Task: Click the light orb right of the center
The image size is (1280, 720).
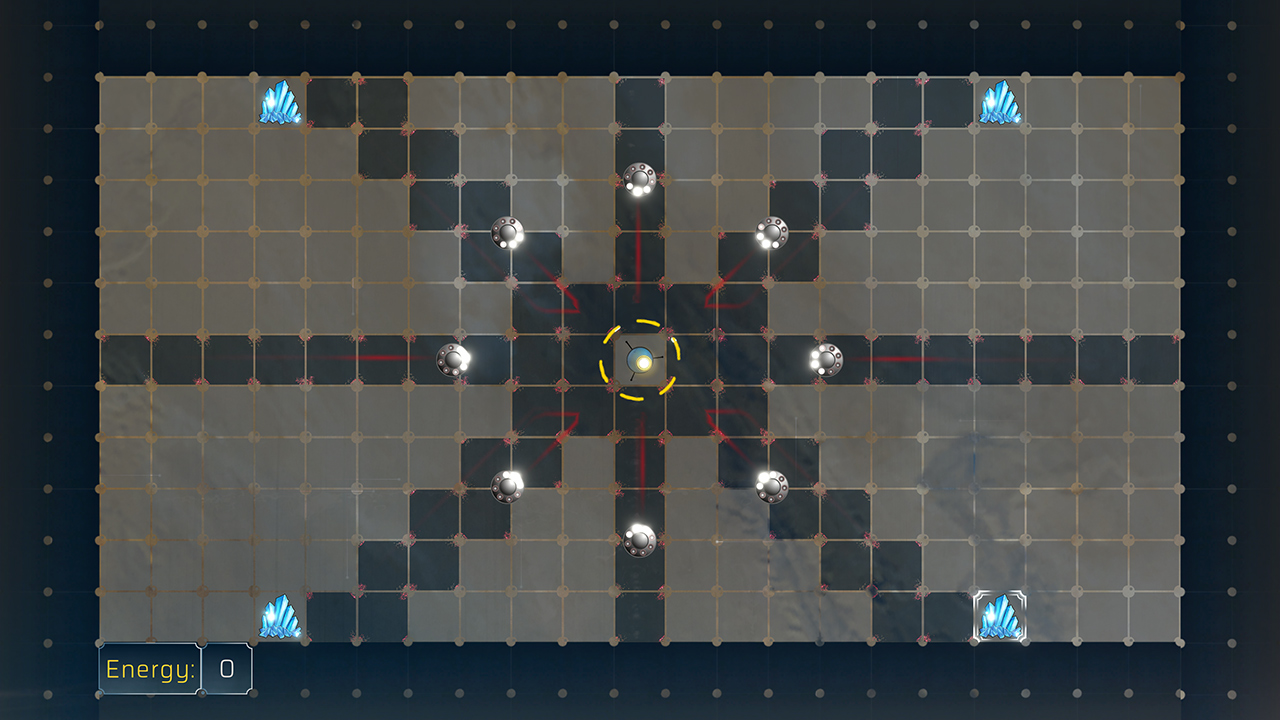Action: tap(826, 359)
